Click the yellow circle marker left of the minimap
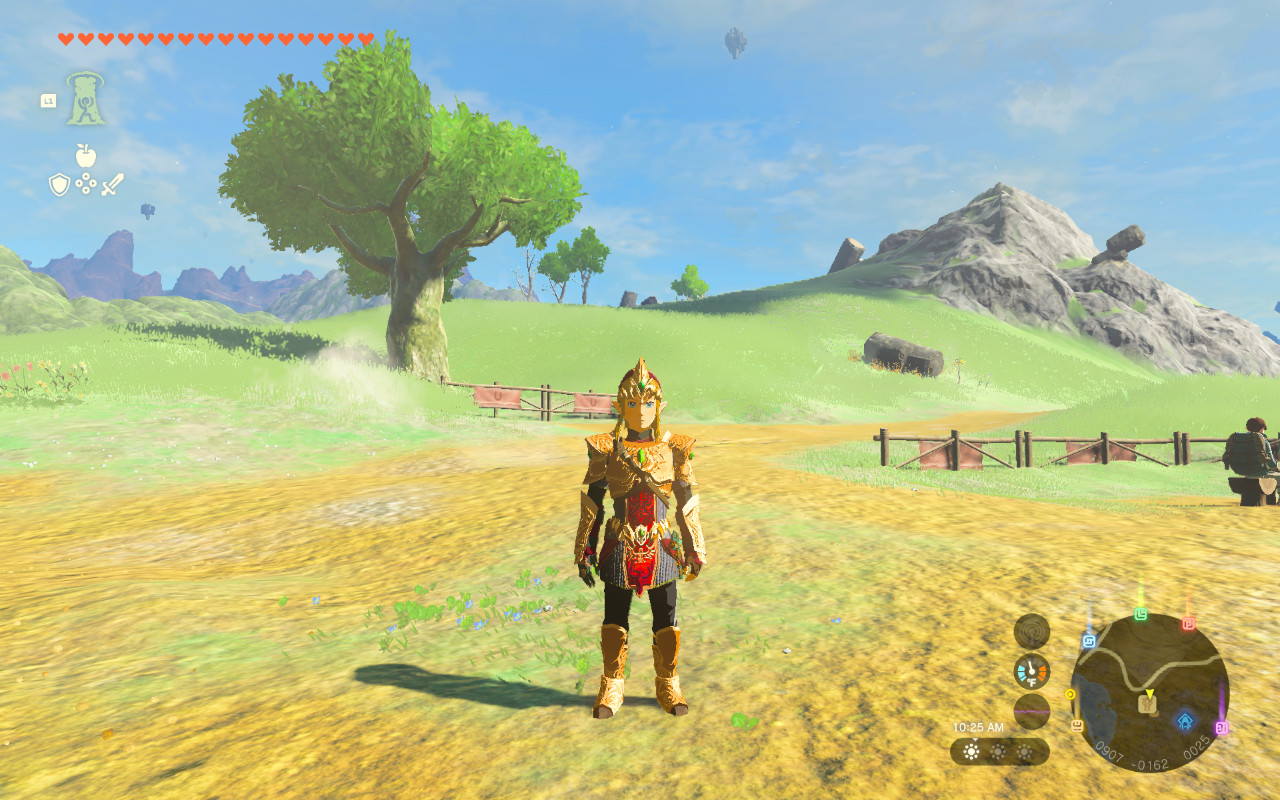This screenshot has height=800, width=1280. coord(1071,694)
